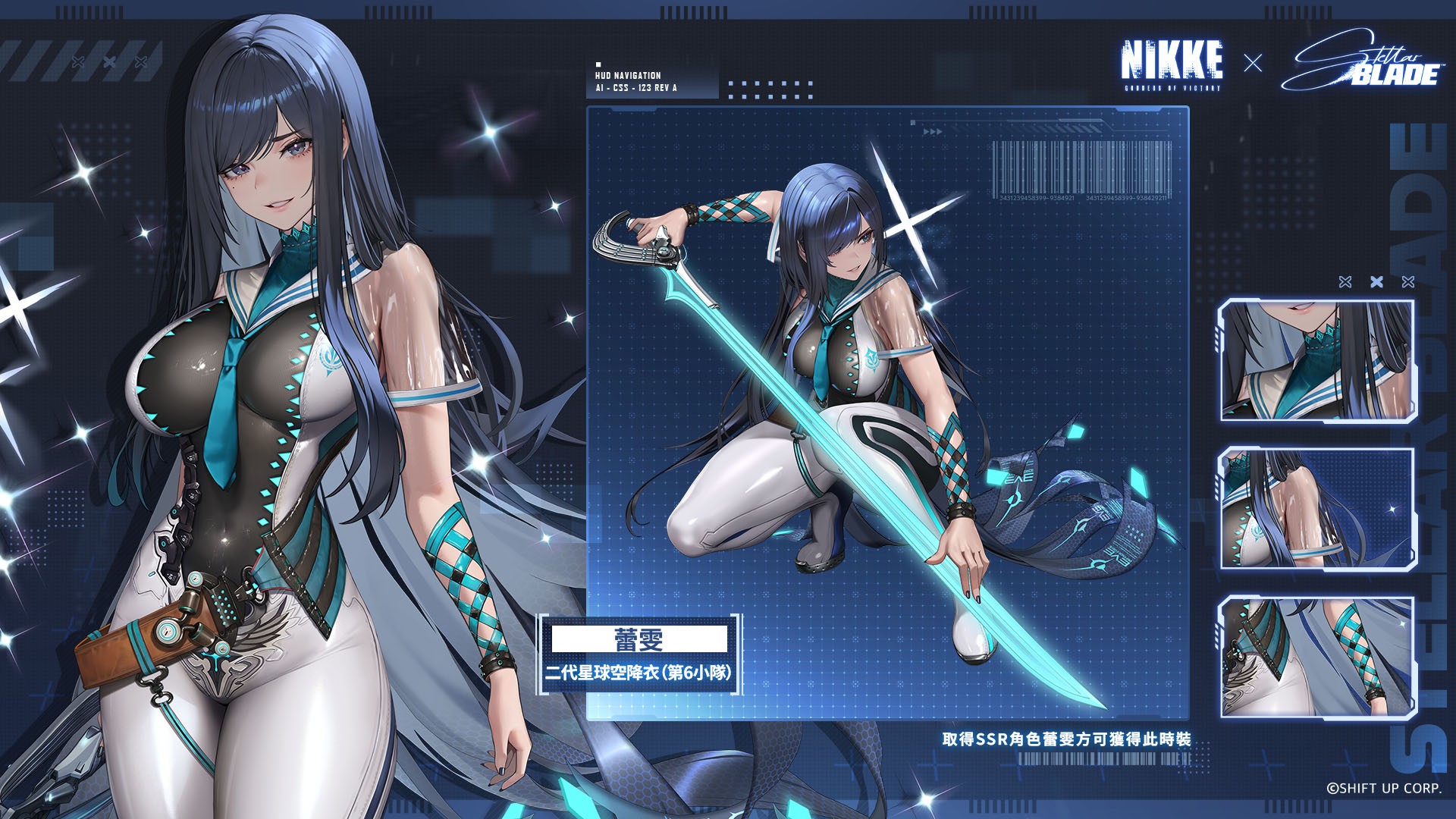
Task: Select the collar and necktie close-up thumbnail
Action: point(1317,360)
